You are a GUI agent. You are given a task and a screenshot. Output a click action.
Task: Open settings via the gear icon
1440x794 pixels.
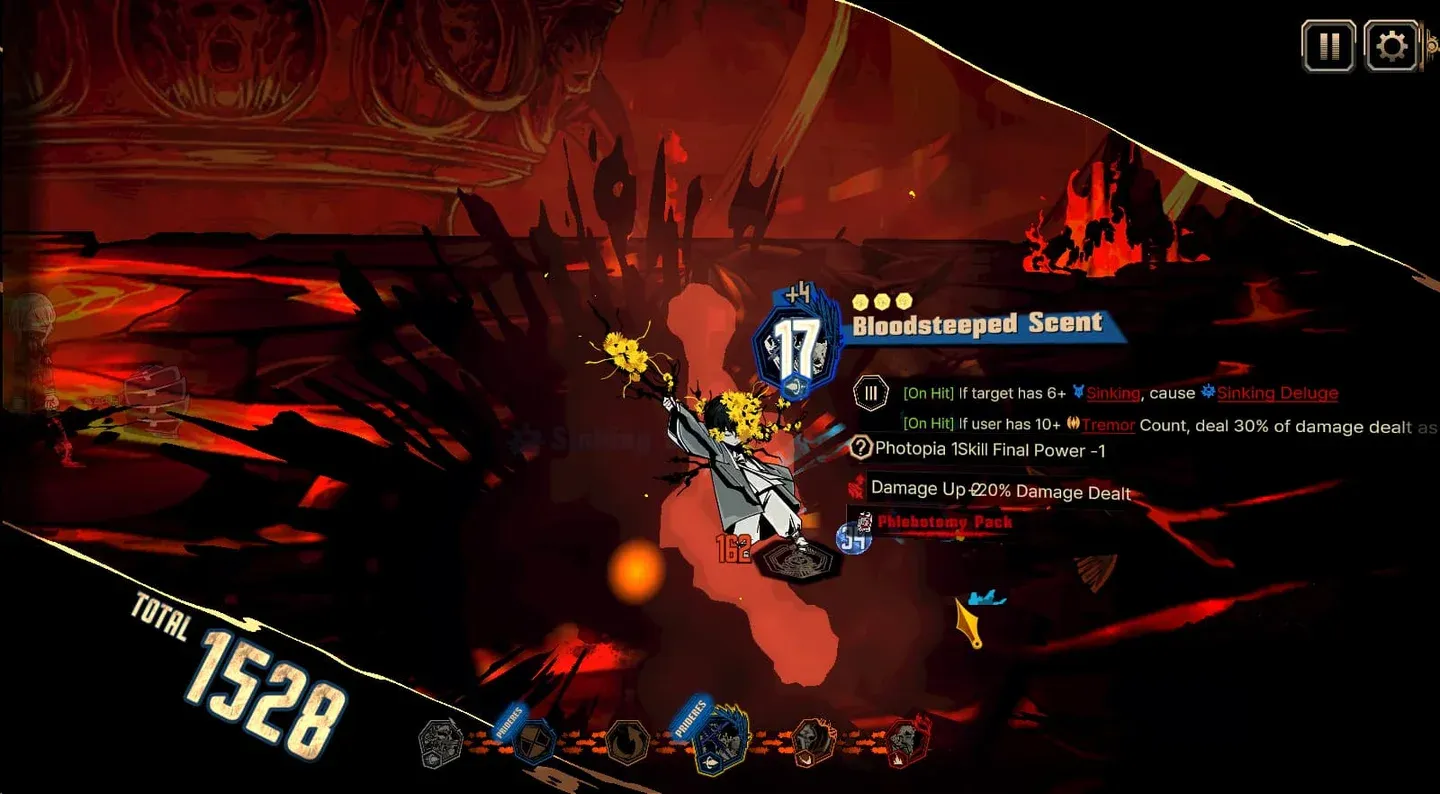point(1391,46)
